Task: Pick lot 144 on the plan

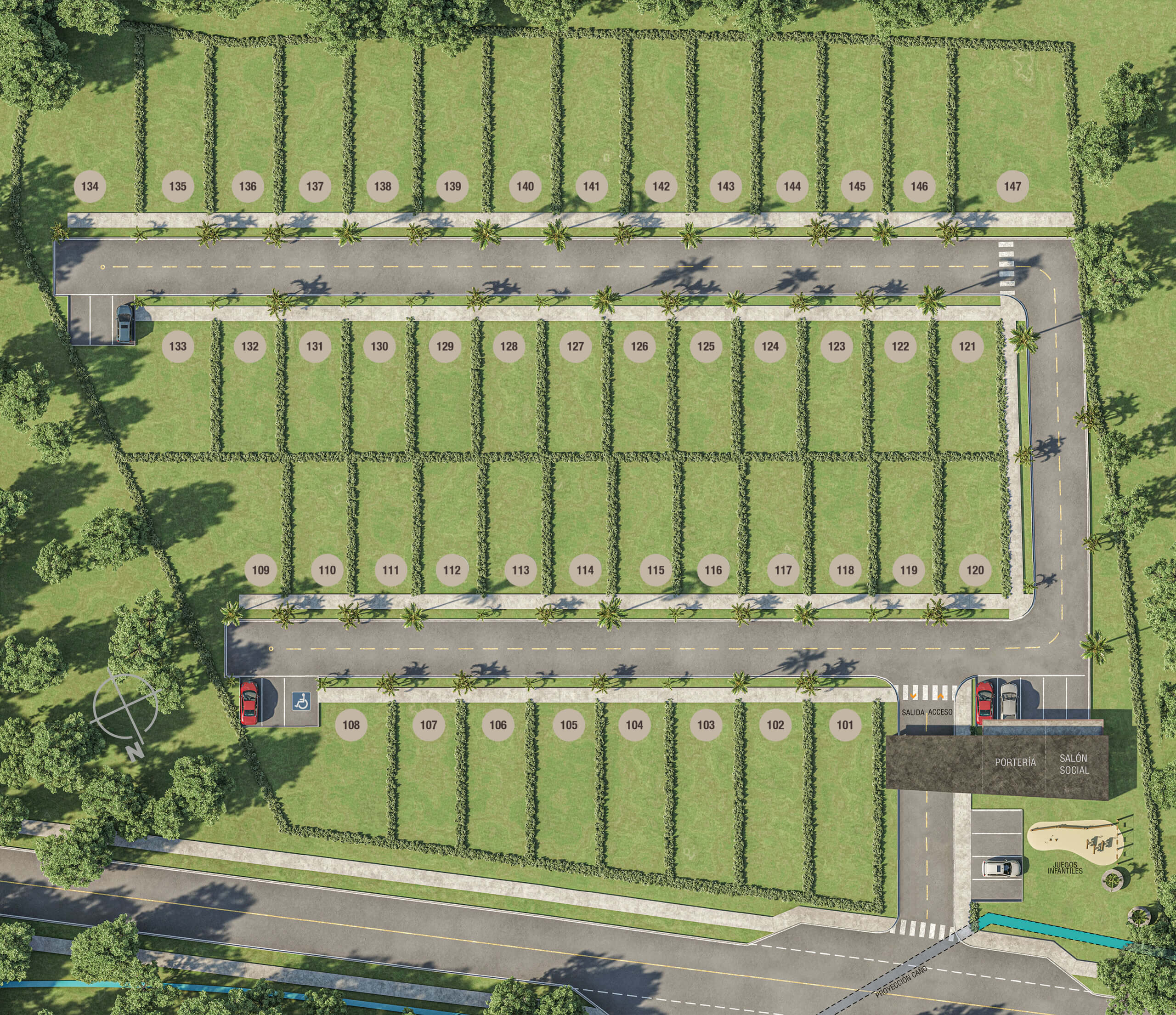Action: 792,186
